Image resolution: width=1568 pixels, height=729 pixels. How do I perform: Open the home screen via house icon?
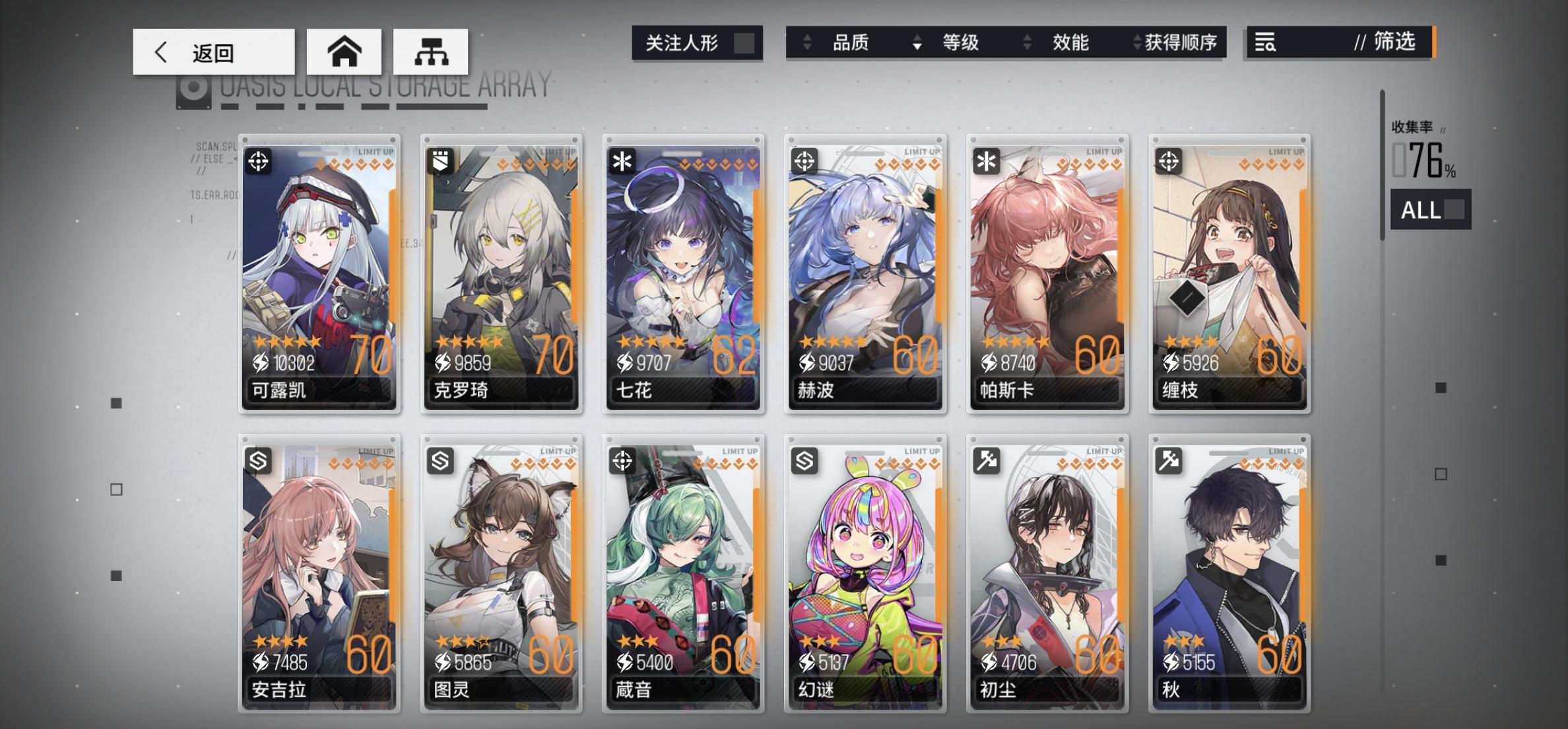pos(344,52)
